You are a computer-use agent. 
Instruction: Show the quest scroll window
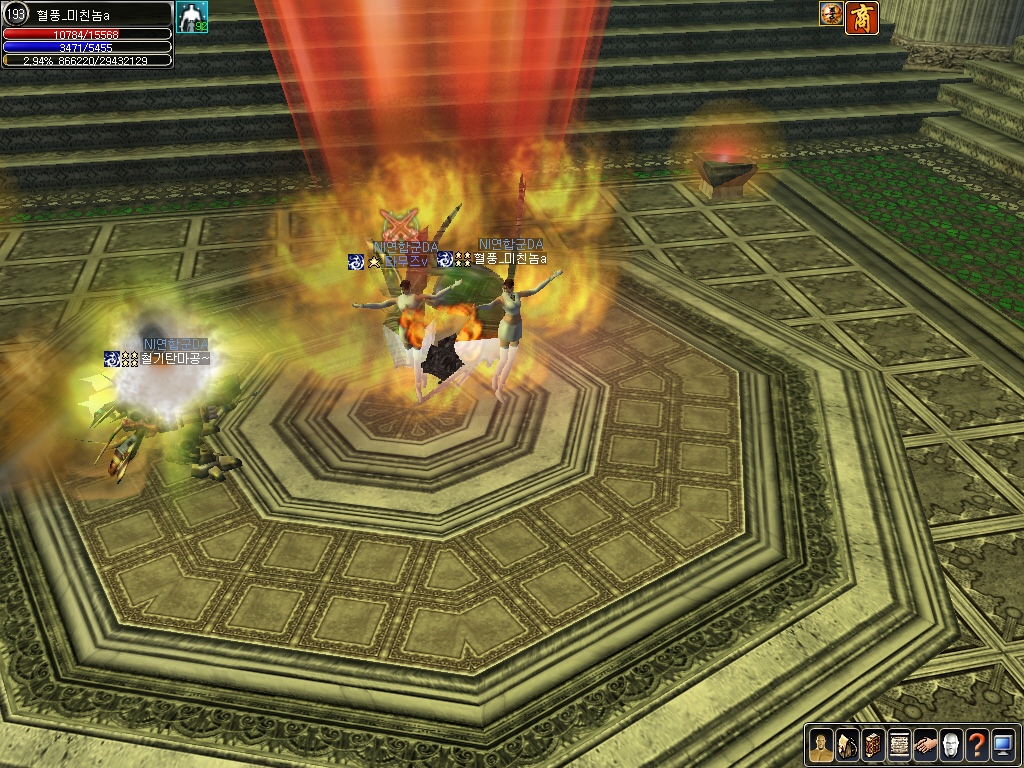pos(899,745)
